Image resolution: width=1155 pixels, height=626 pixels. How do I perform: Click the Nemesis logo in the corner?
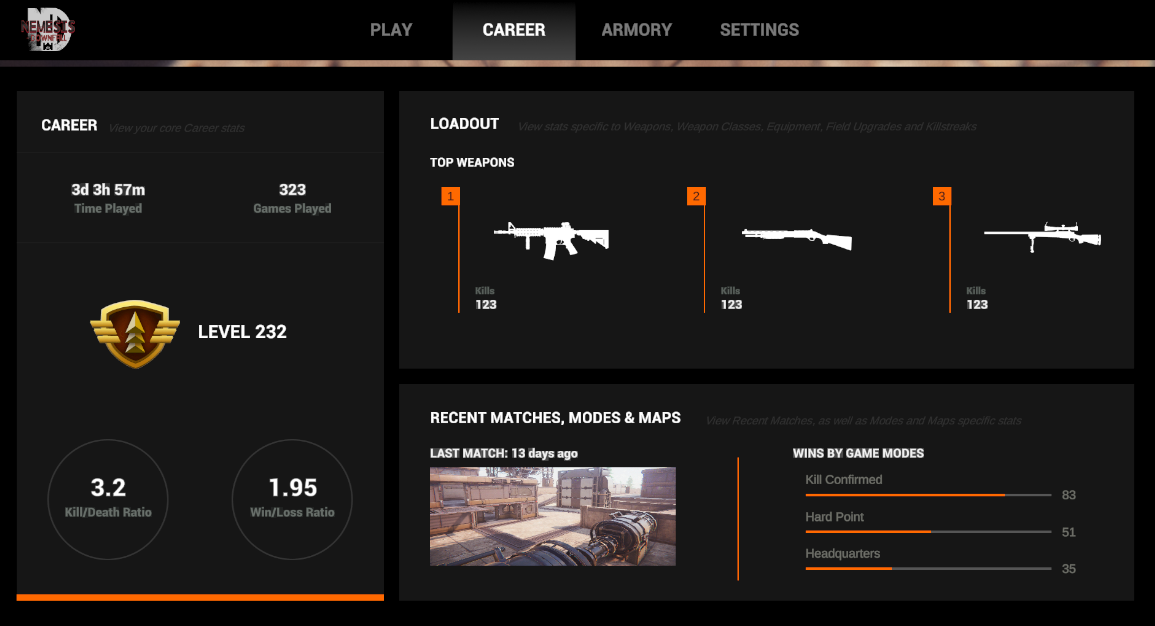(47, 30)
